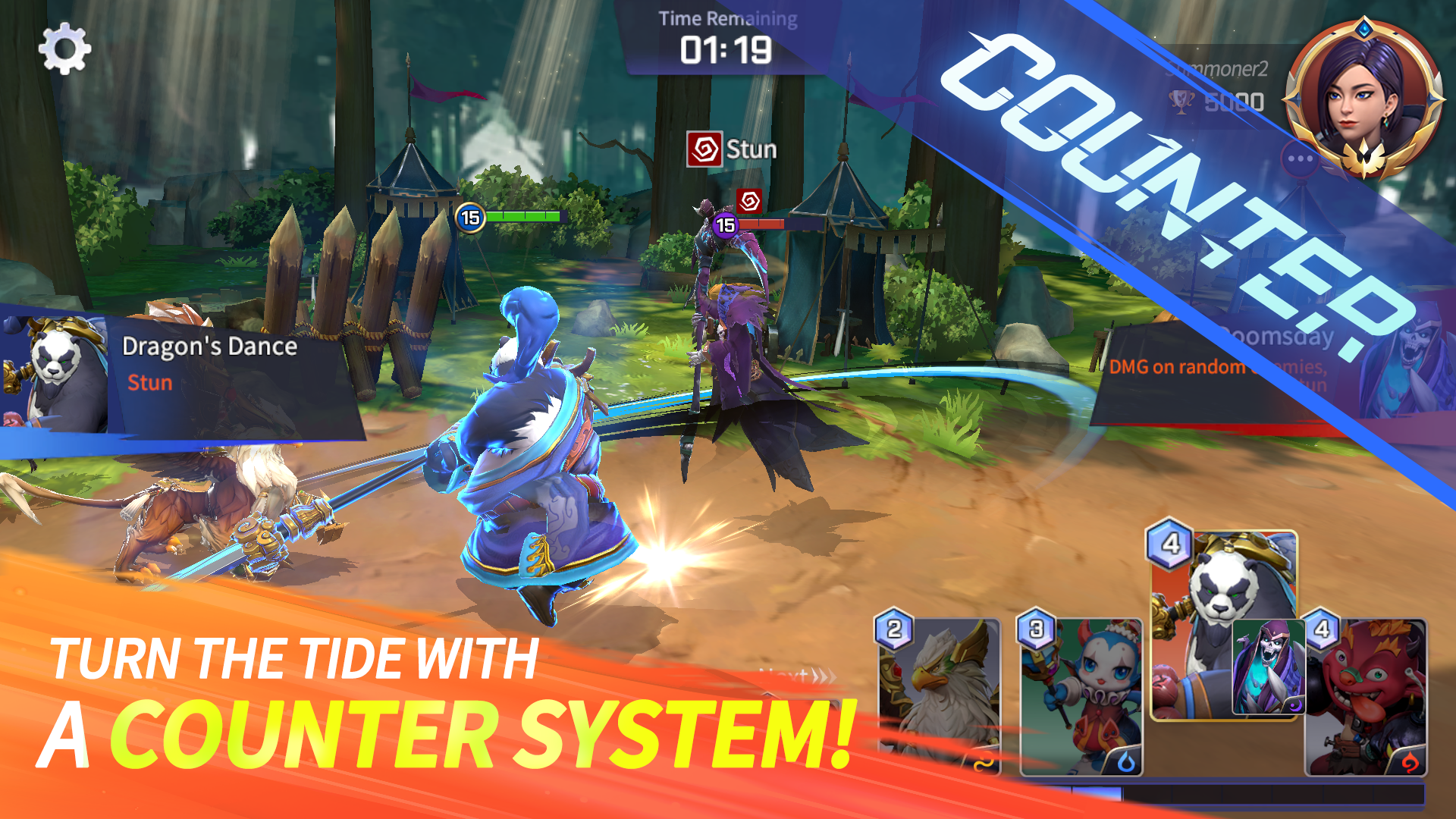Open the ellipsis options menu below the avatar
The width and height of the screenshot is (1456, 819).
[1300, 157]
